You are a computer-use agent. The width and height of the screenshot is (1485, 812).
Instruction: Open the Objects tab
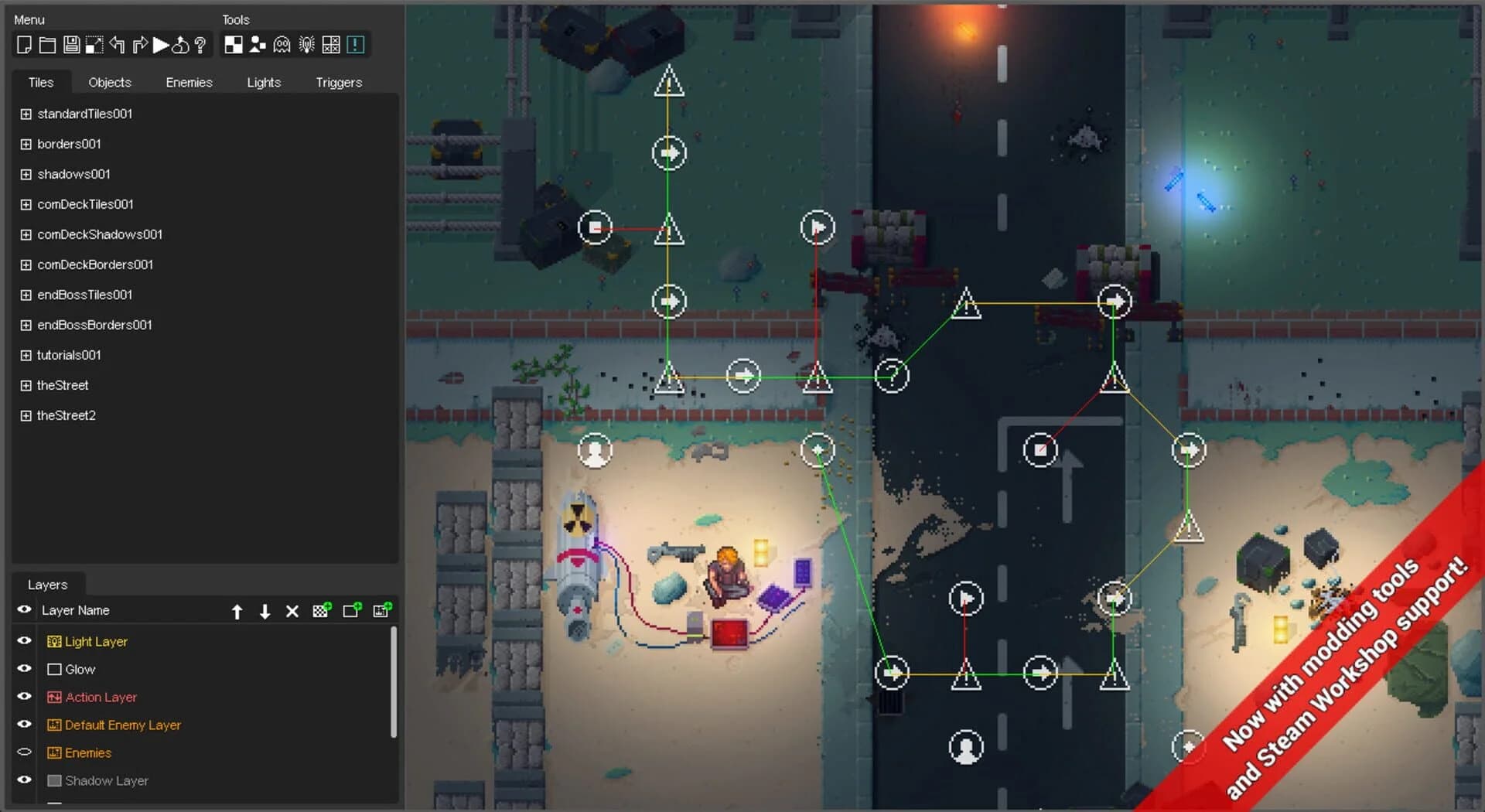tap(109, 82)
